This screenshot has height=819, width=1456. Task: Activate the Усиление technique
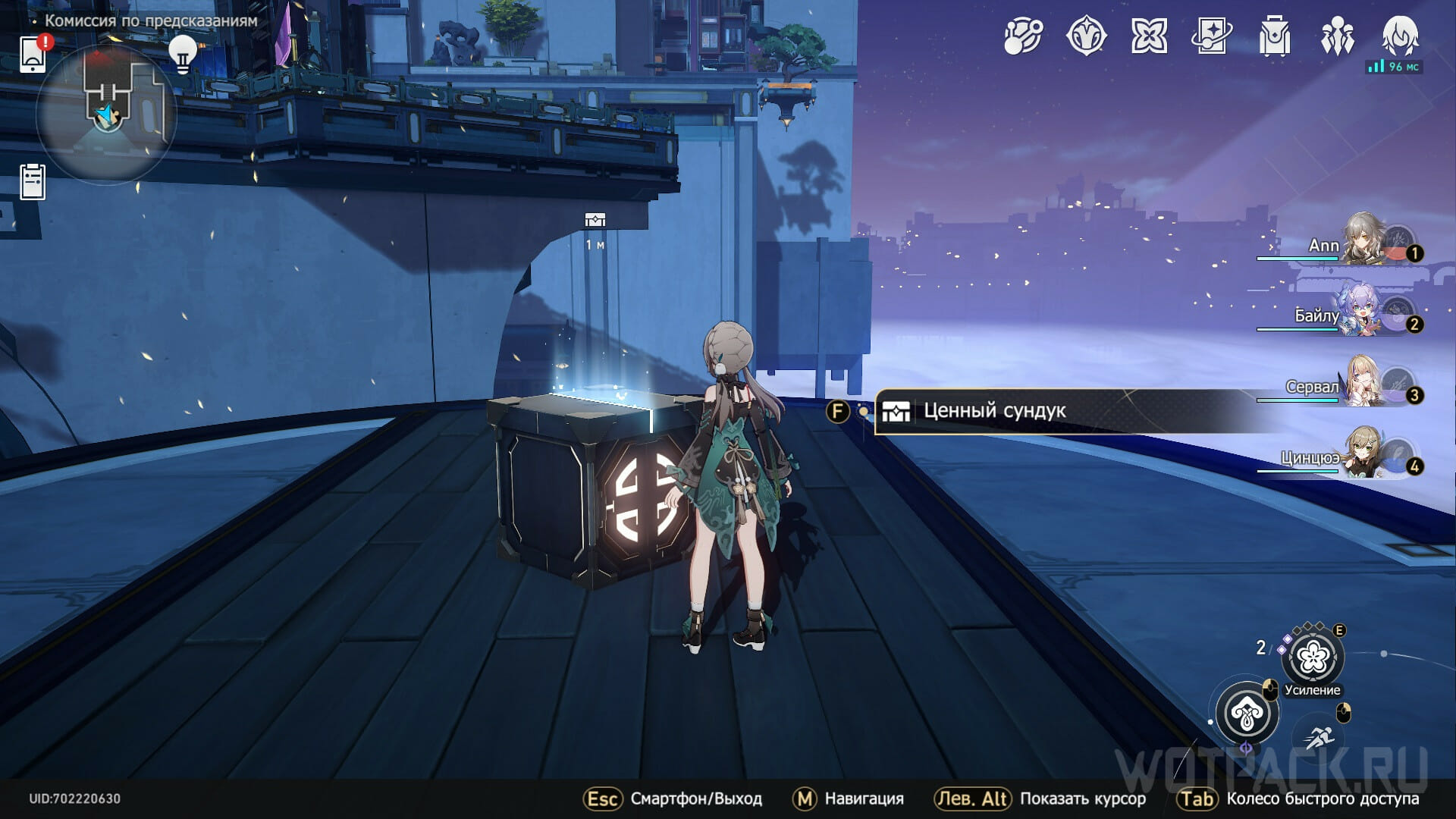[1313, 657]
